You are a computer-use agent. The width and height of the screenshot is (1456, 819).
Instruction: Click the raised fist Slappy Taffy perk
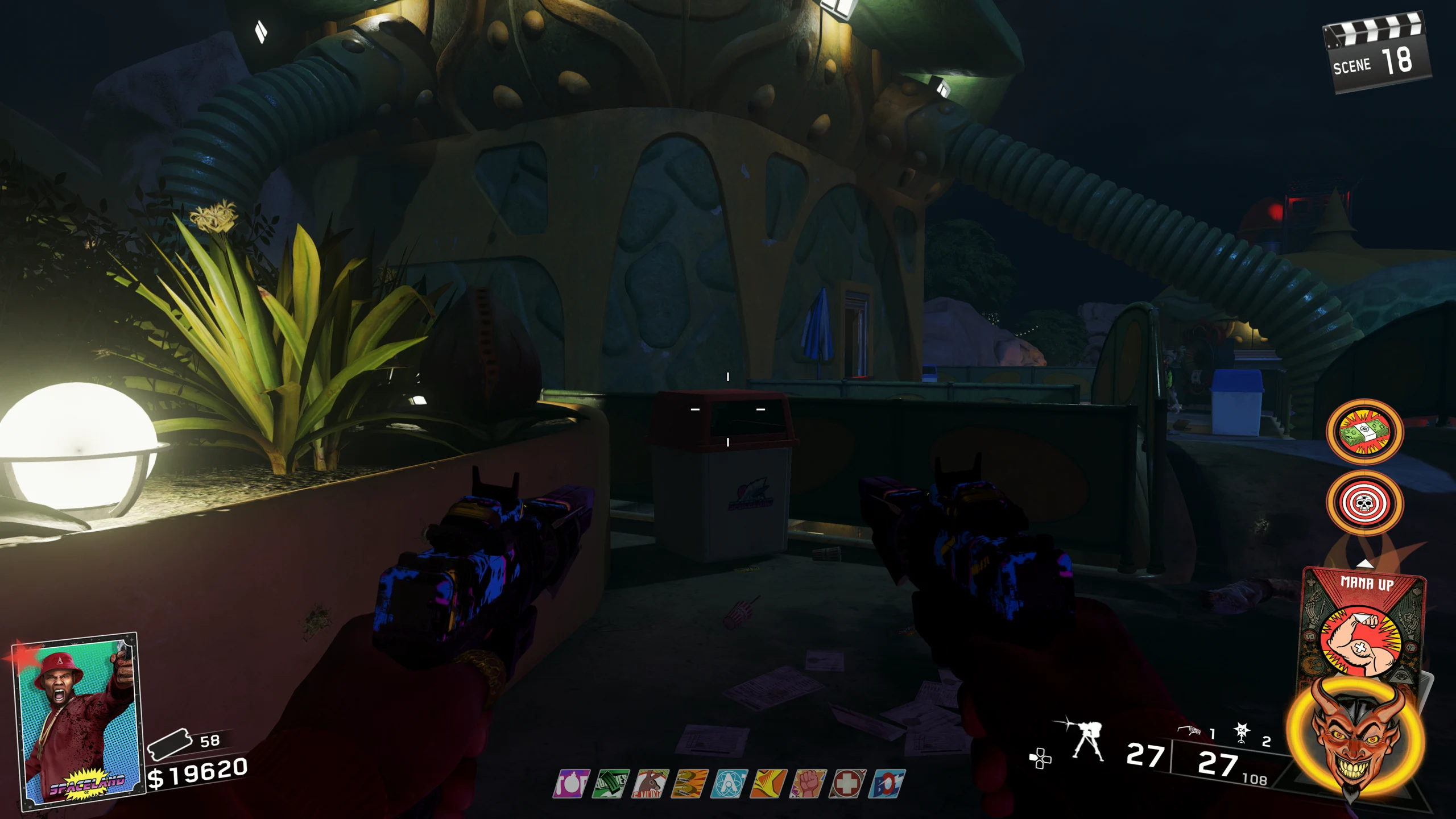click(808, 784)
